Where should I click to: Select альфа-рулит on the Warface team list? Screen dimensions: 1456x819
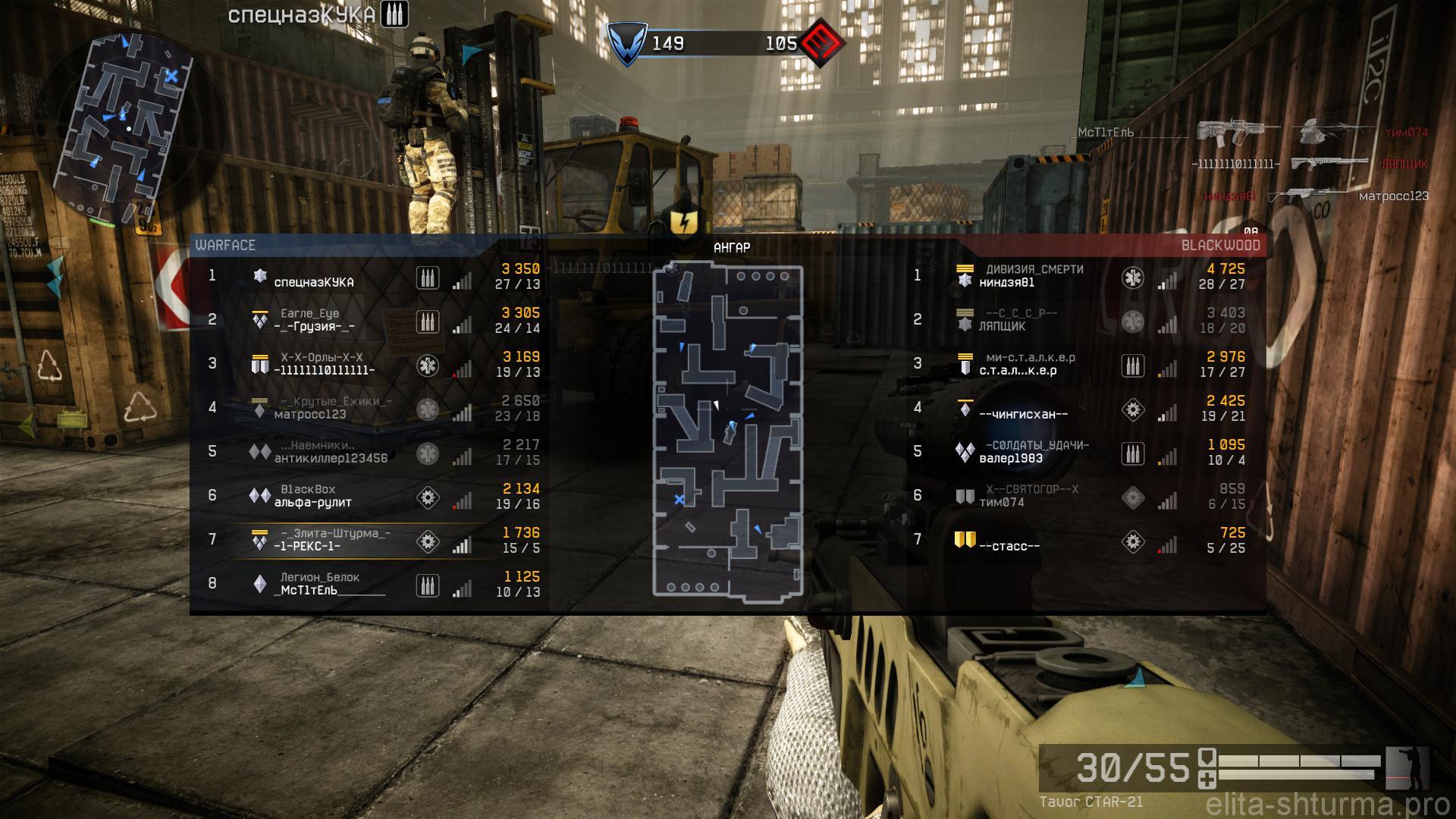(x=364, y=497)
